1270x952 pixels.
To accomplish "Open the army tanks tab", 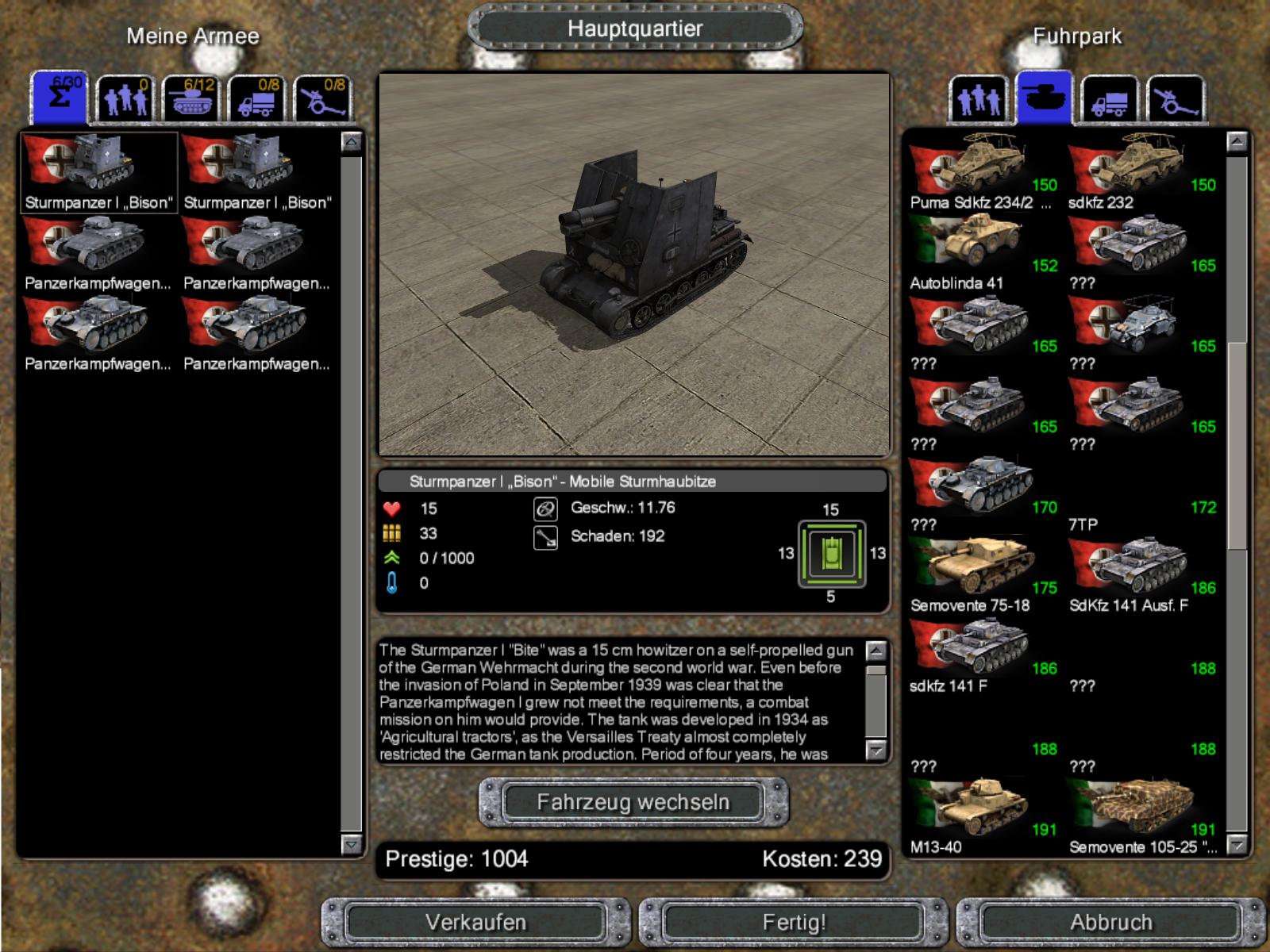I will (x=190, y=99).
